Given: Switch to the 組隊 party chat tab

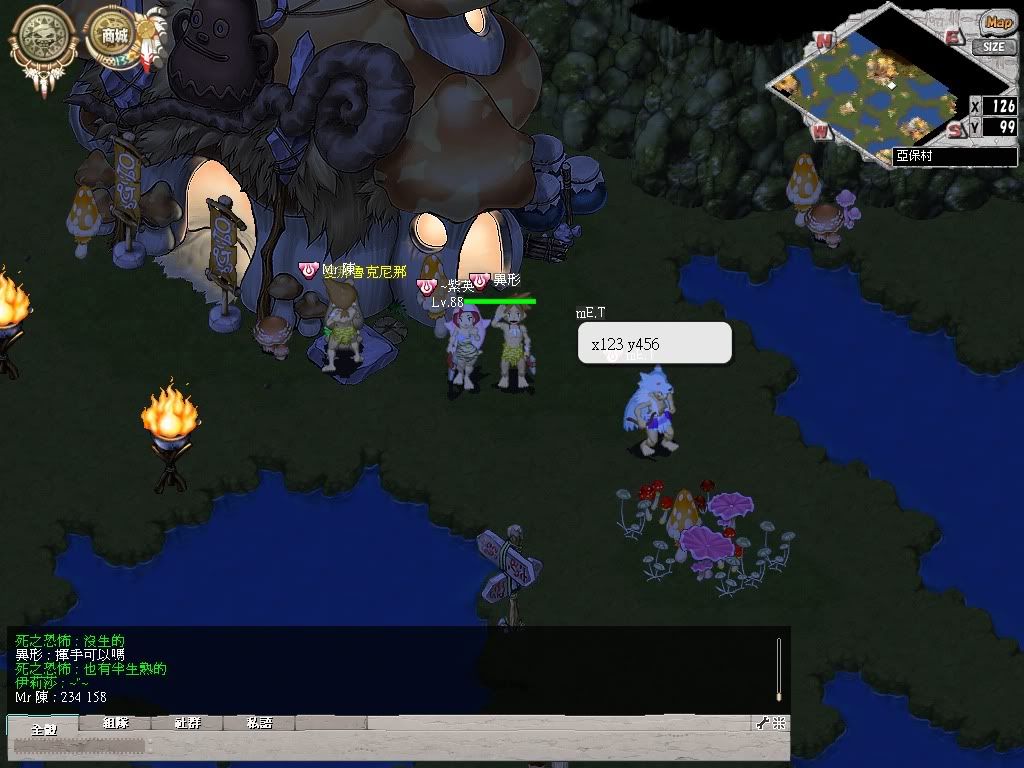Looking at the screenshot, I should 117,723.
